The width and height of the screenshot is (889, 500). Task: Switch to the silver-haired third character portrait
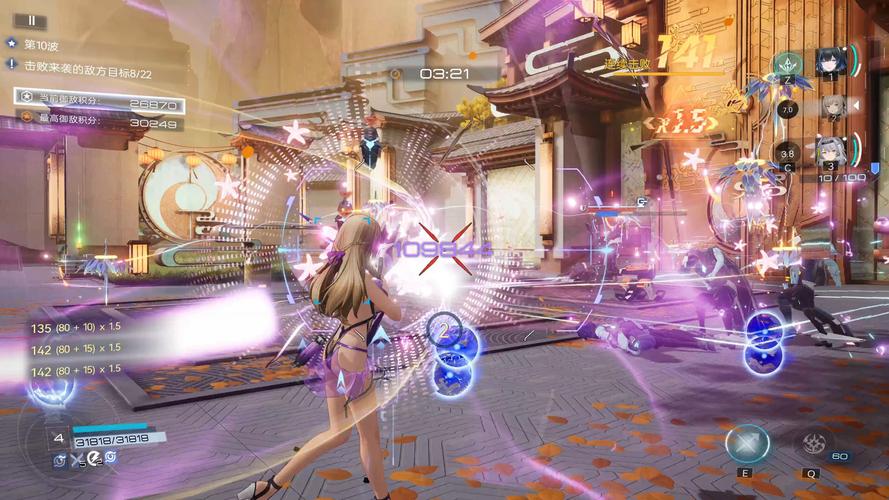[x=830, y=152]
